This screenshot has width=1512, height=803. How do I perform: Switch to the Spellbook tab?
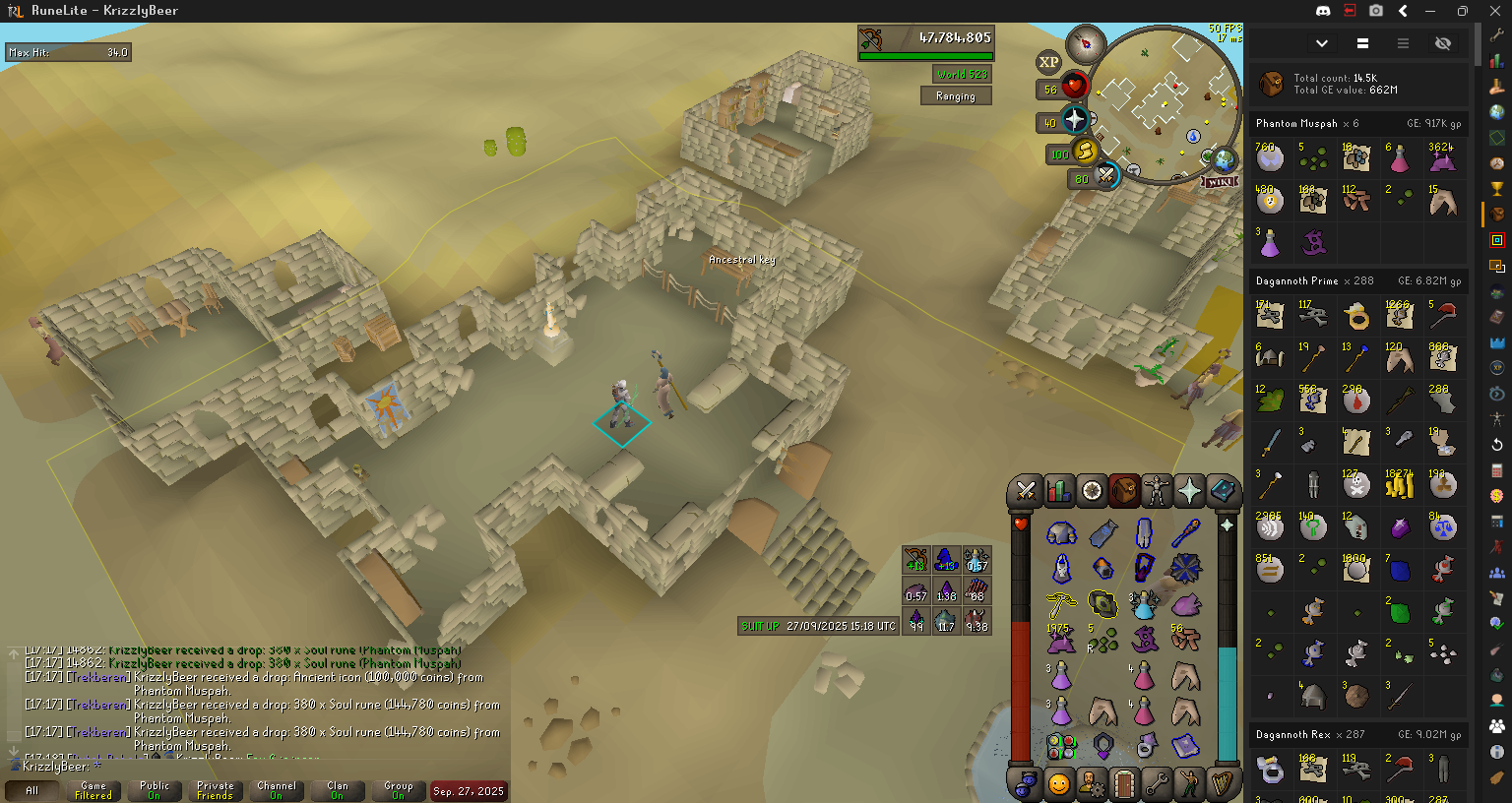[x=1223, y=490]
